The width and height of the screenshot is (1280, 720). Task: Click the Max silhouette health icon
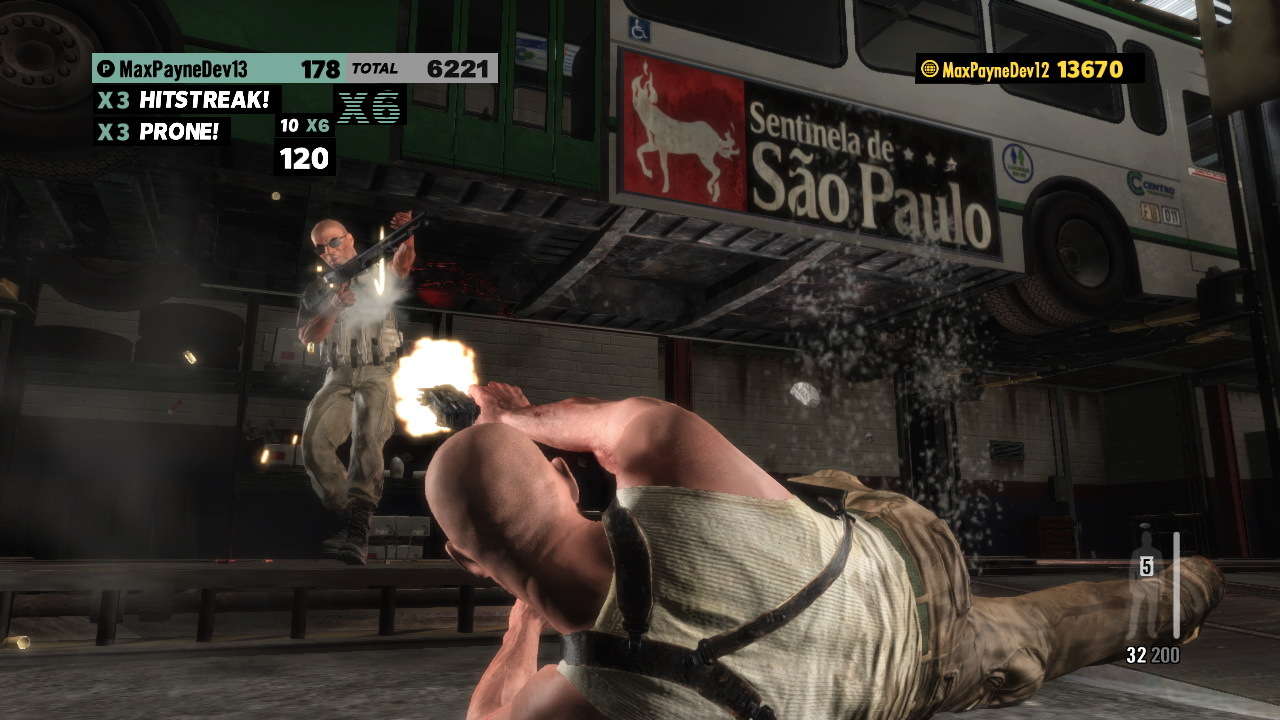click(1146, 590)
